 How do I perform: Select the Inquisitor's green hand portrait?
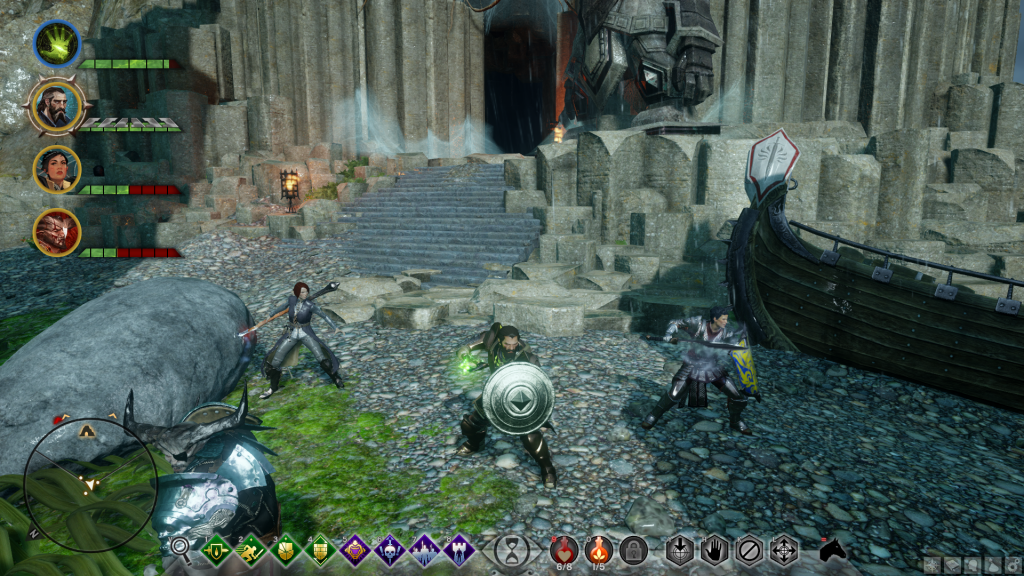click(57, 44)
